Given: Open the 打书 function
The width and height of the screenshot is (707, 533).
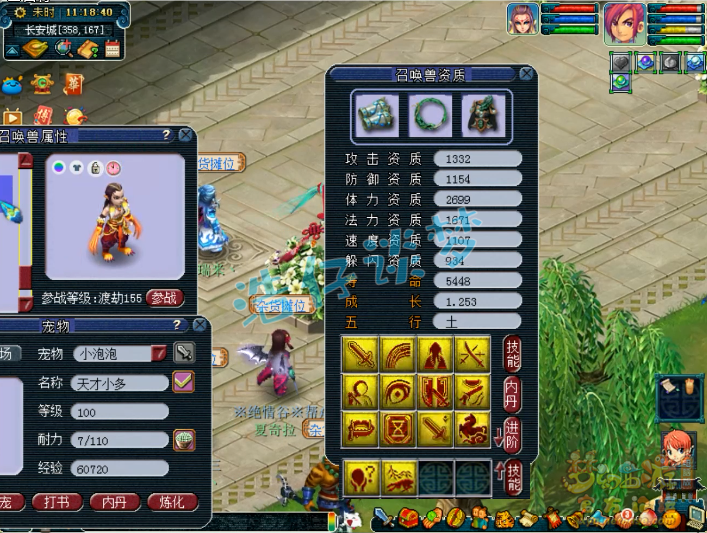Looking at the screenshot, I should click(x=57, y=502).
